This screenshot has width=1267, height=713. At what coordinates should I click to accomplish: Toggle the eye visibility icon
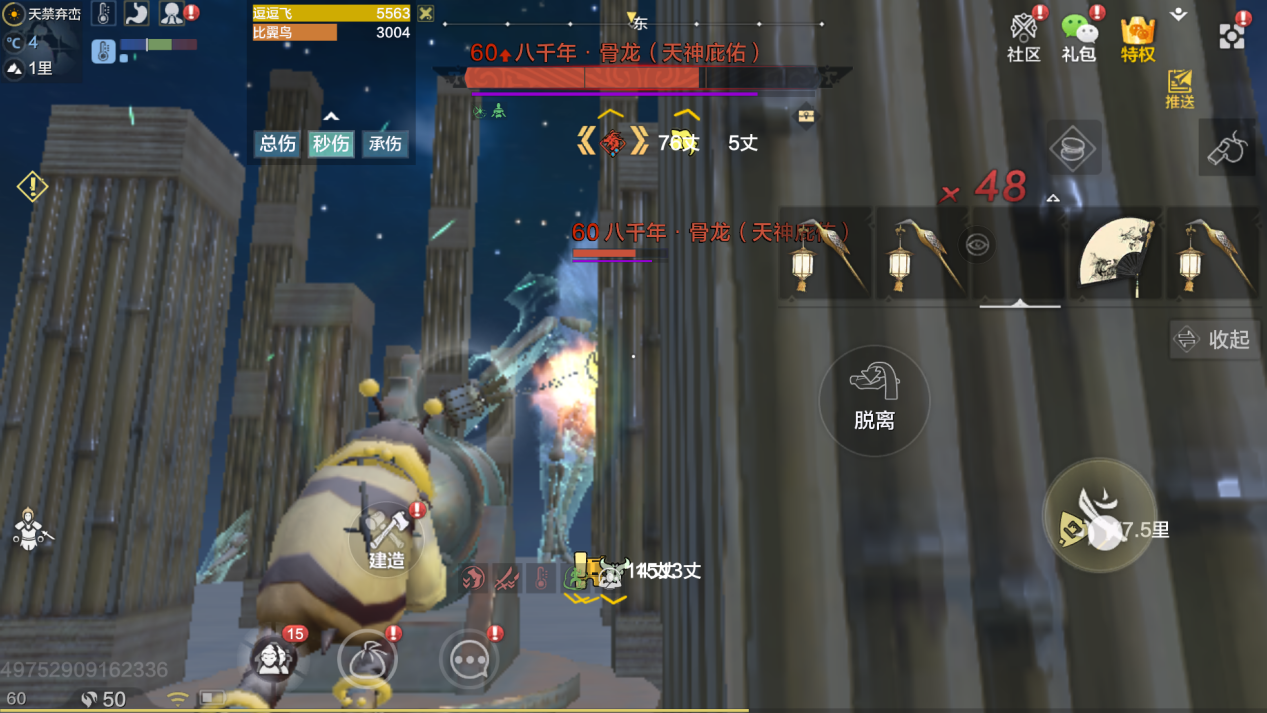tap(977, 245)
